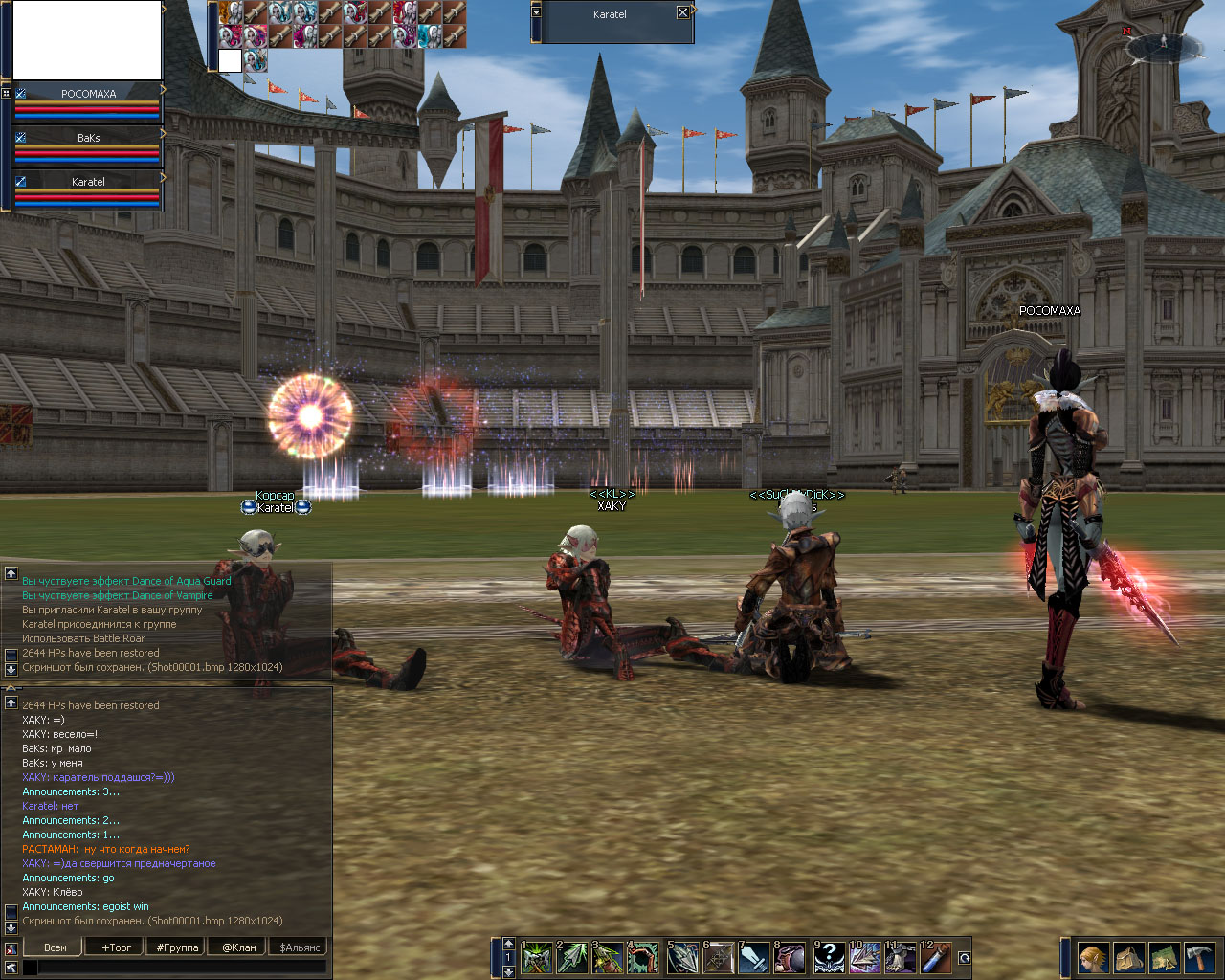1225x980 pixels.
Task: Activate the gauntlet skill in slot 11
Action: pos(901,958)
